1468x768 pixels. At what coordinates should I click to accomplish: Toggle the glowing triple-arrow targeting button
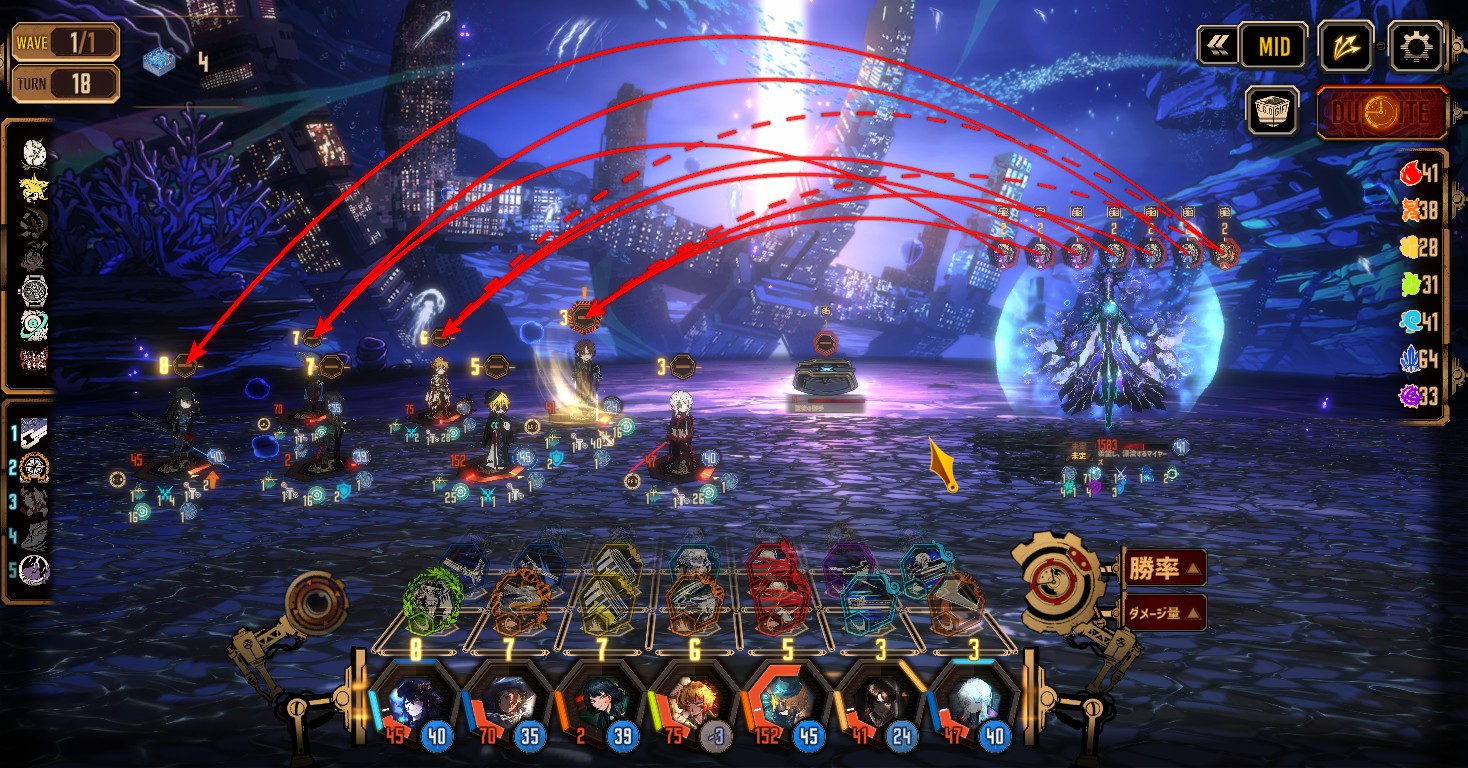tap(1345, 46)
